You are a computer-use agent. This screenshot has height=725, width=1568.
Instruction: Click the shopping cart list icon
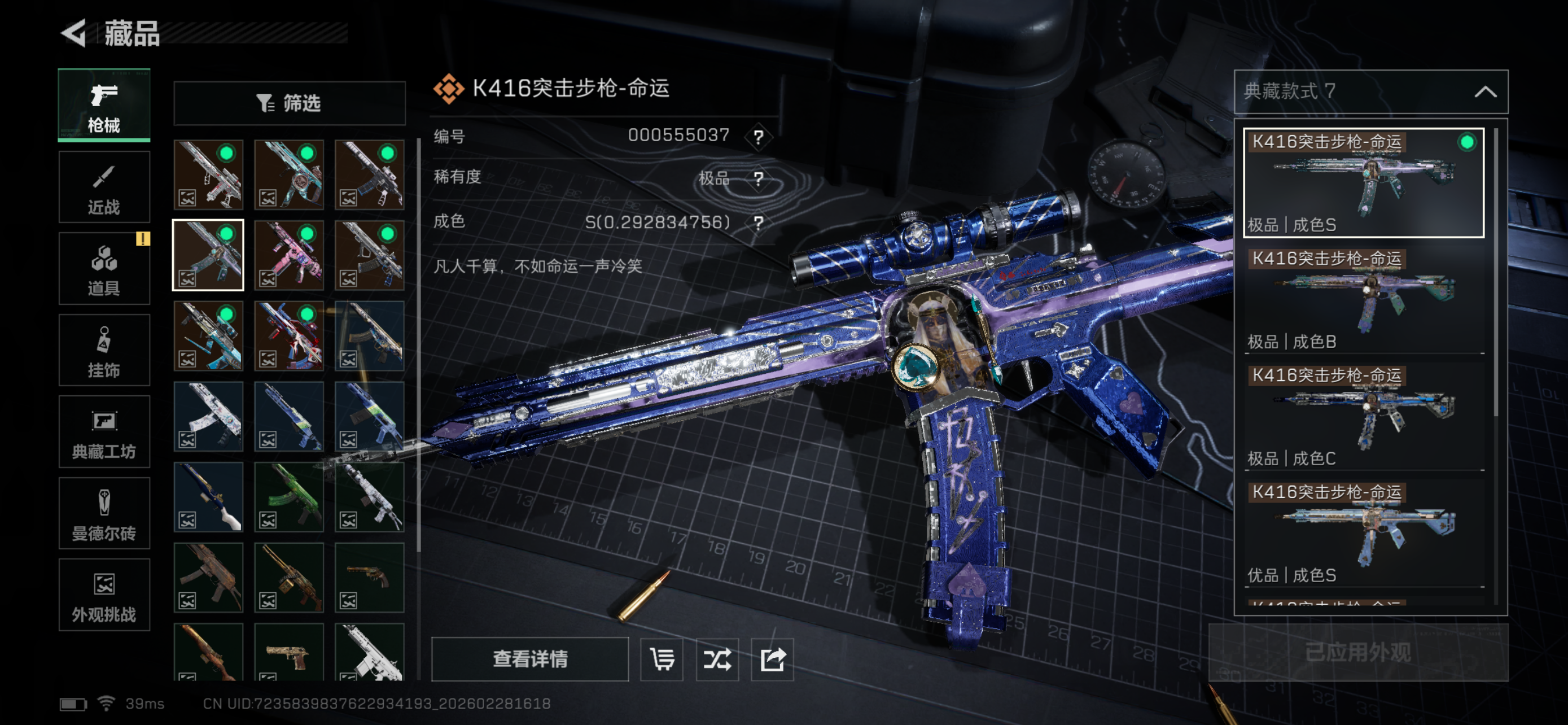point(662,658)
